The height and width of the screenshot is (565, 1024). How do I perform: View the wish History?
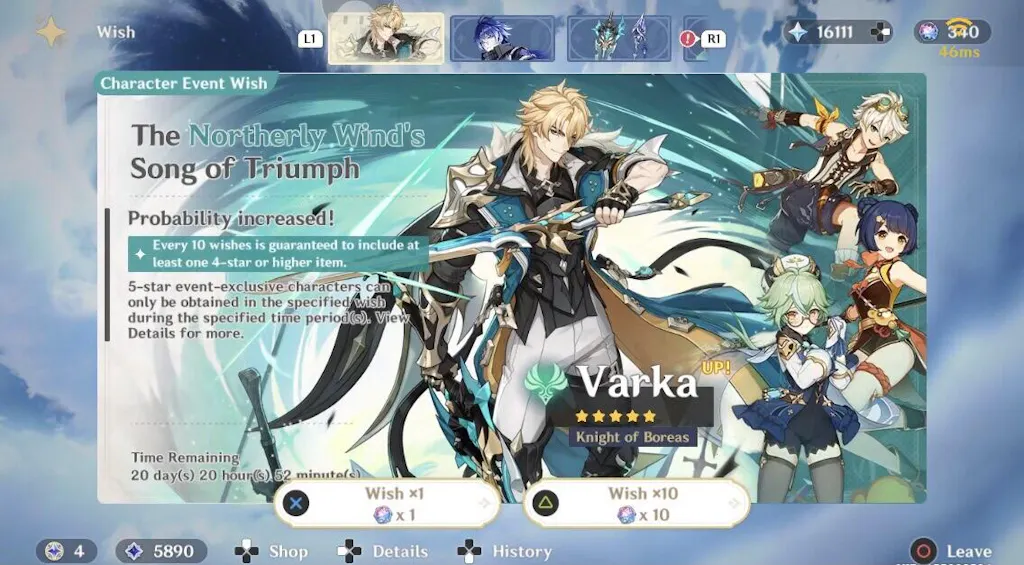click(x=505, y=551)
